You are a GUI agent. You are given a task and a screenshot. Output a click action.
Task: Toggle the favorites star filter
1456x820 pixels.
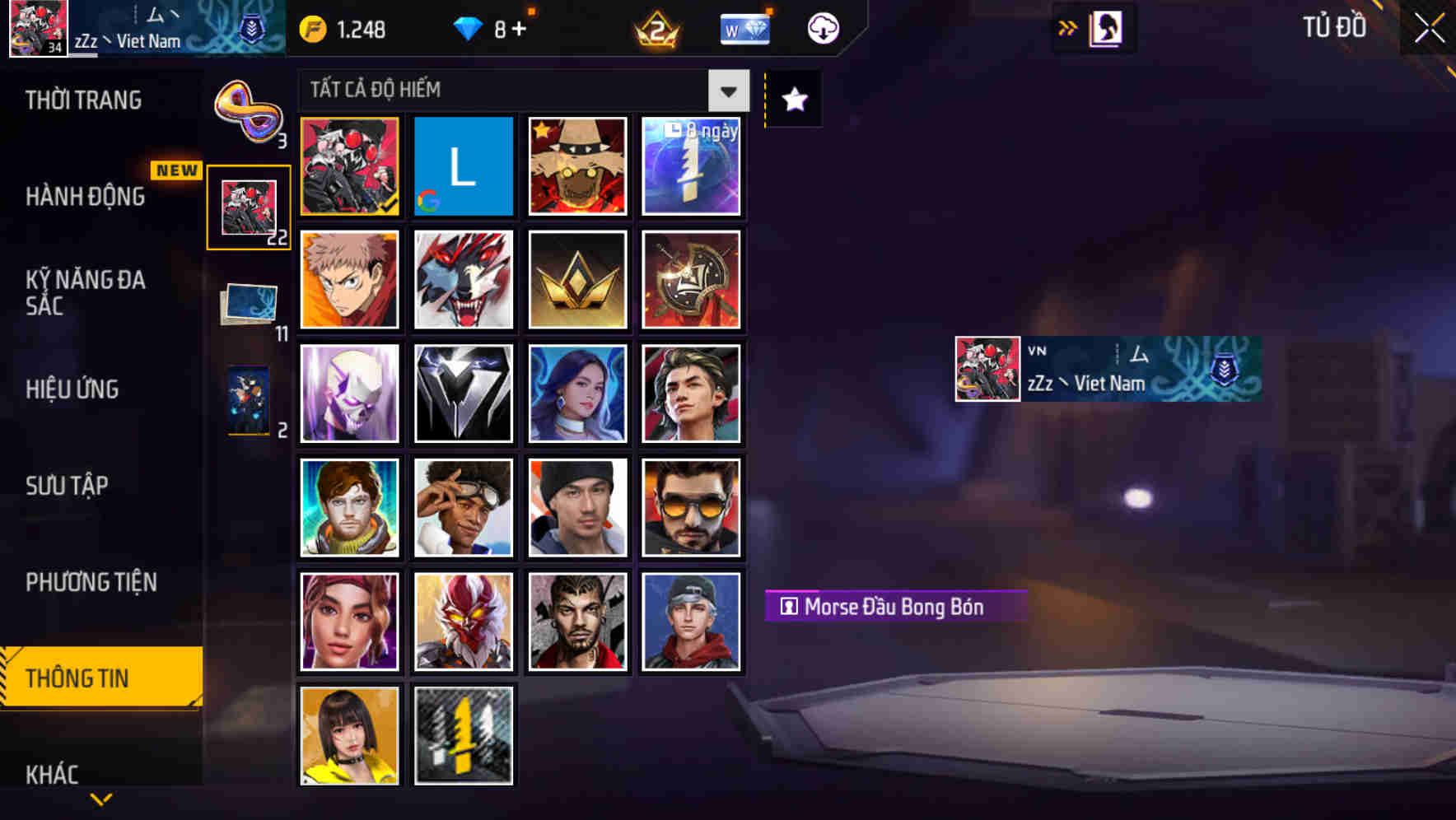click(792, 99)
